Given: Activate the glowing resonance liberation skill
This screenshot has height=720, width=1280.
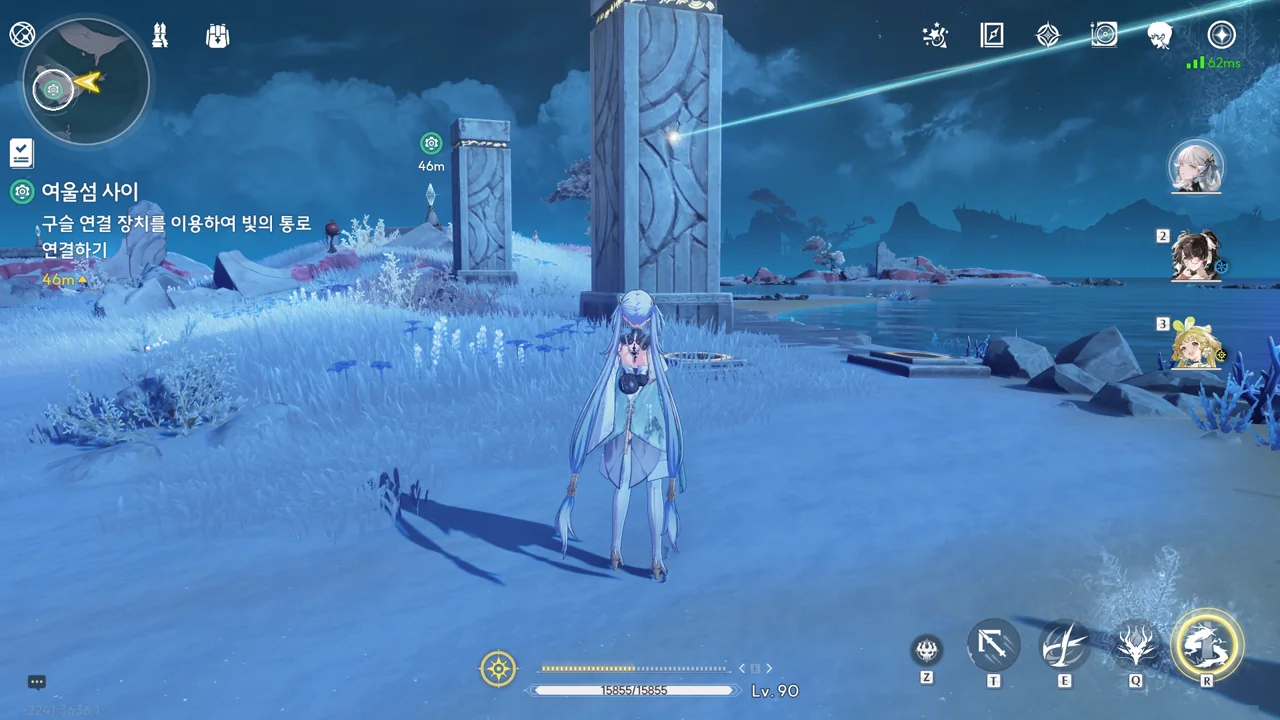Looking at the screenshot, I should [1207, 644].
